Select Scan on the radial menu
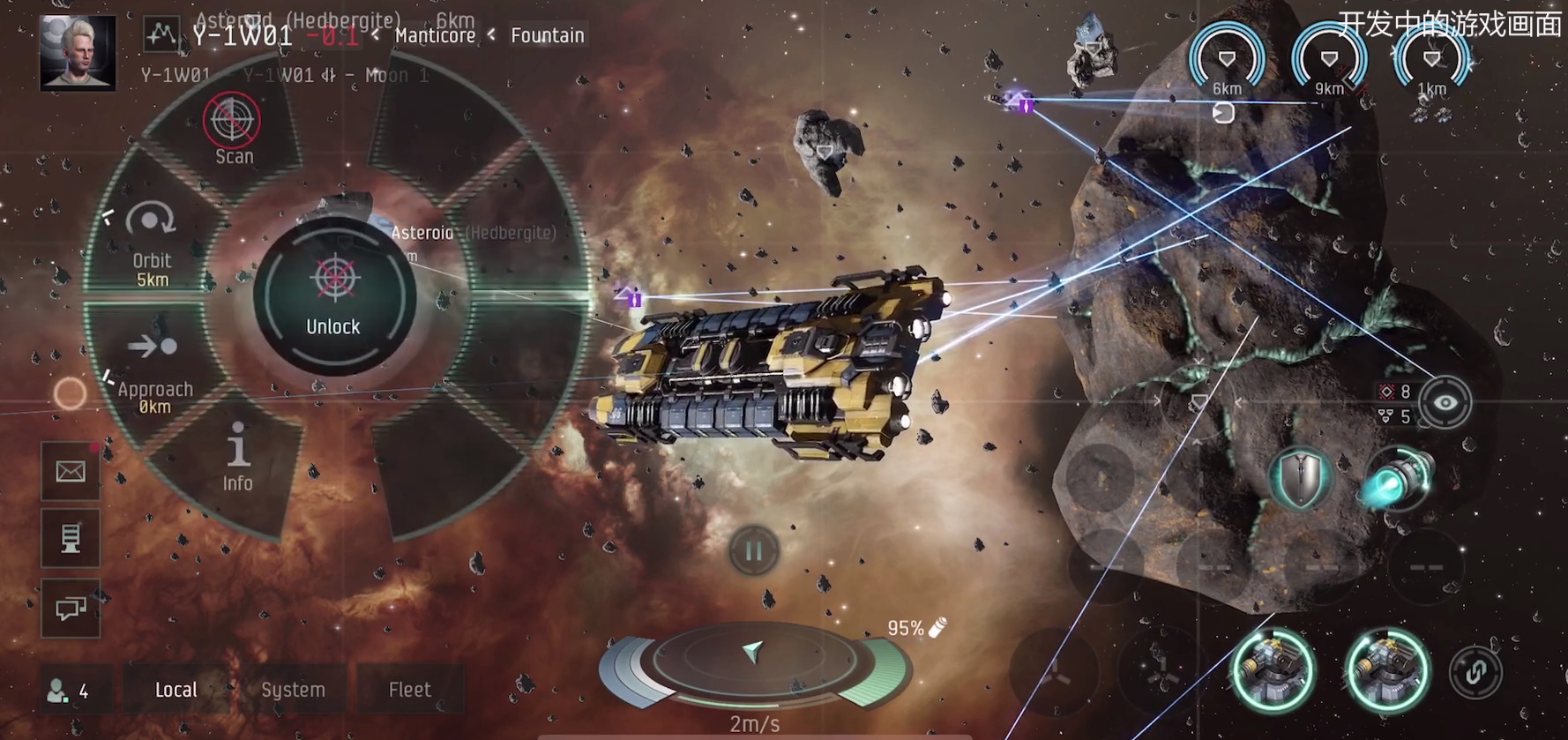Image resolution: width=1568 pixels, height=740 pixels. coord(233,130)
